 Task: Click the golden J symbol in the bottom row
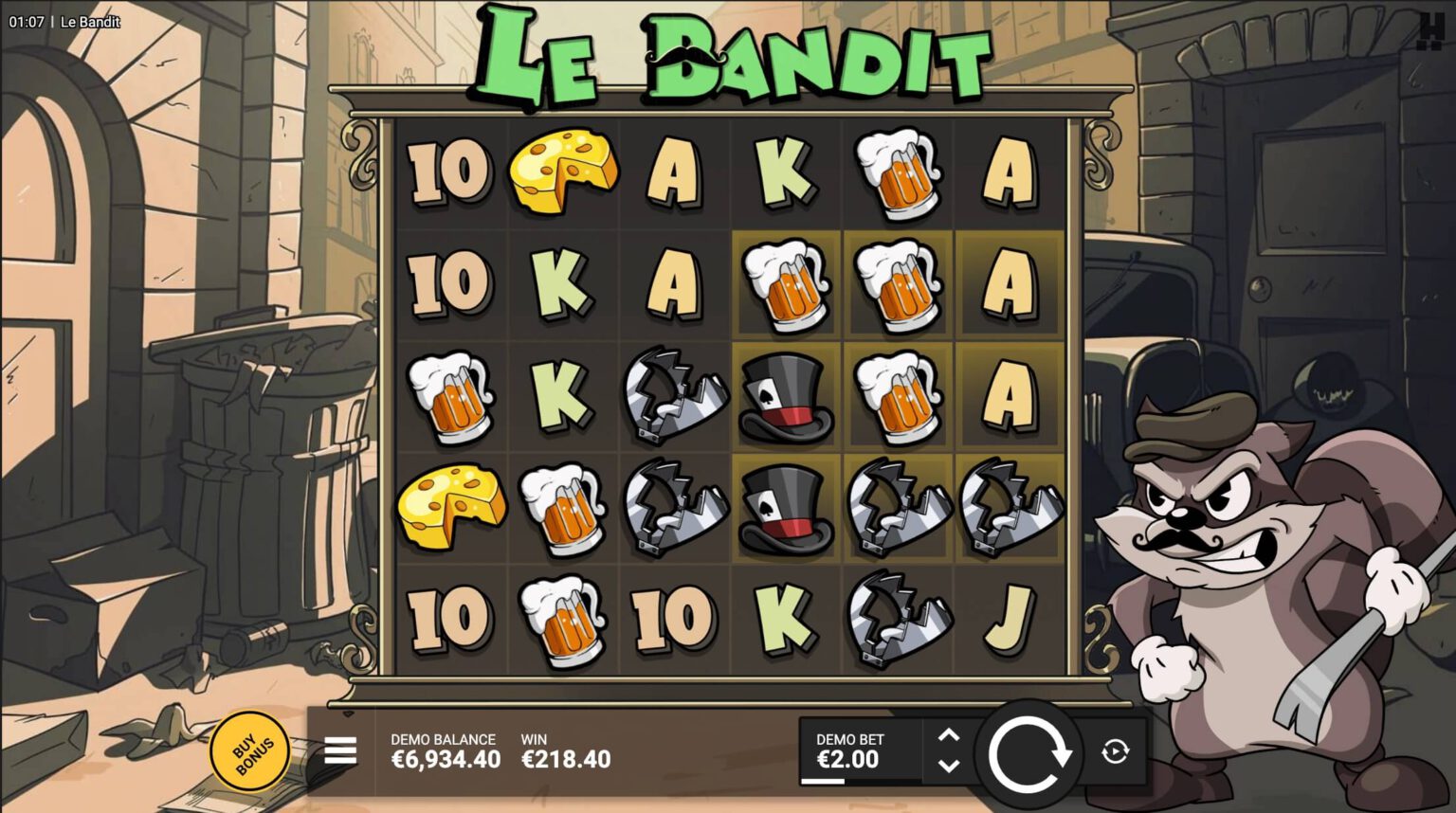[x=1009, y=618]
